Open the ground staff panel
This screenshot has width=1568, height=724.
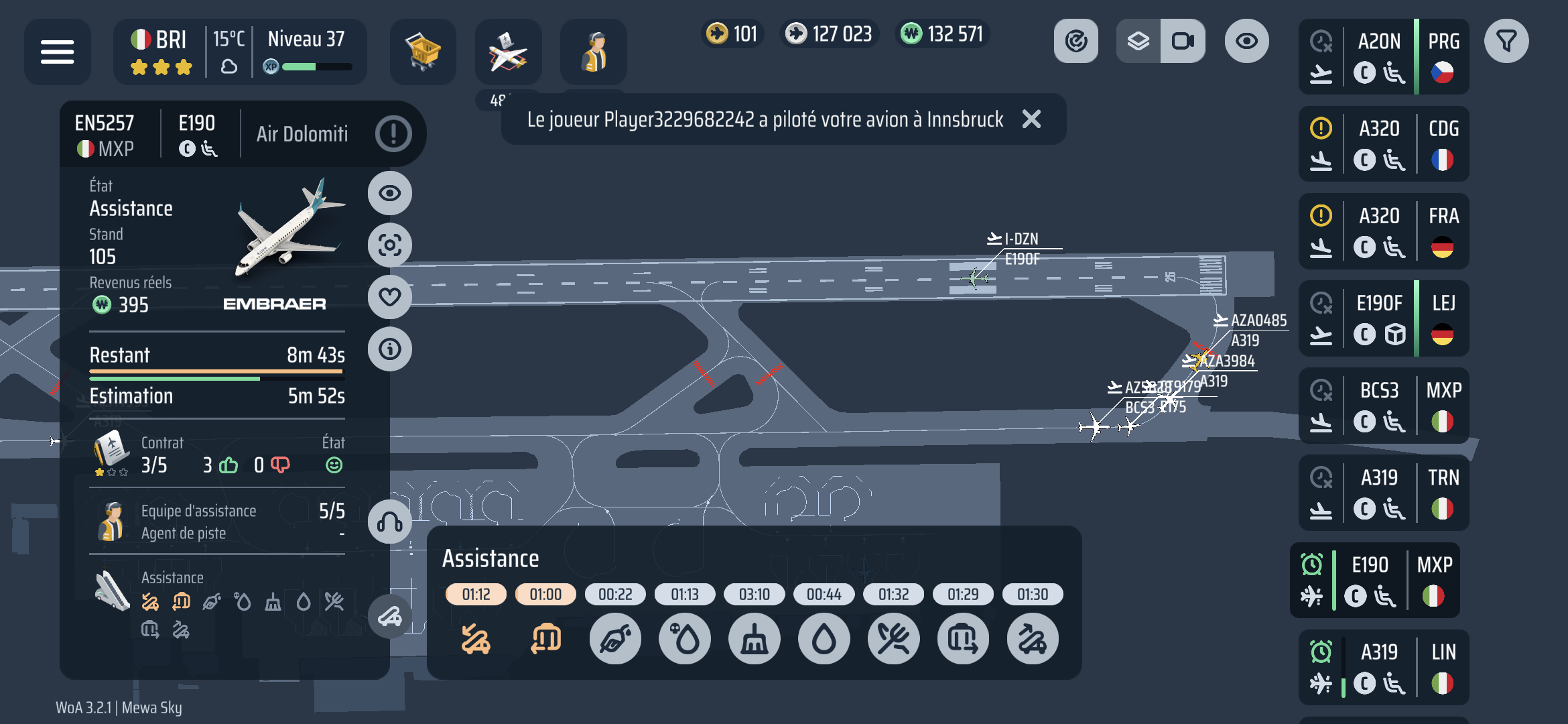tap(593, 52)
